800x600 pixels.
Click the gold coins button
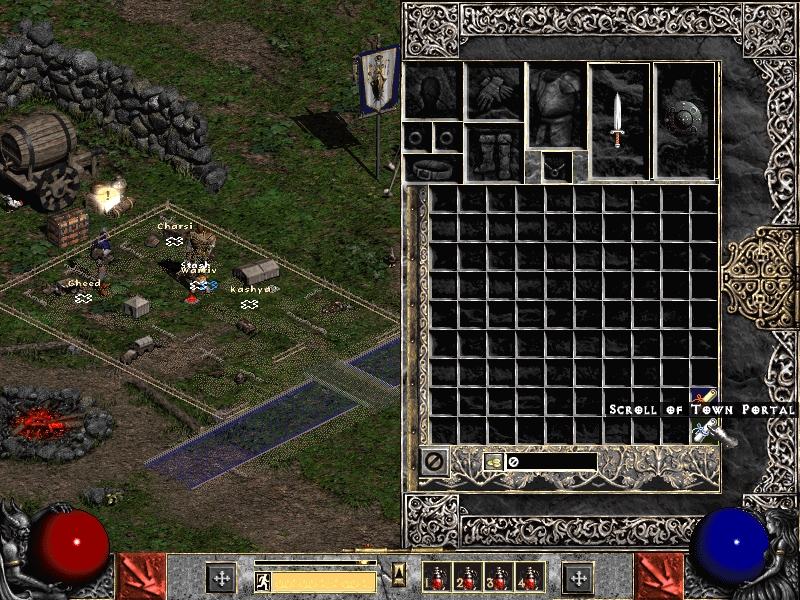coord(493,461)
